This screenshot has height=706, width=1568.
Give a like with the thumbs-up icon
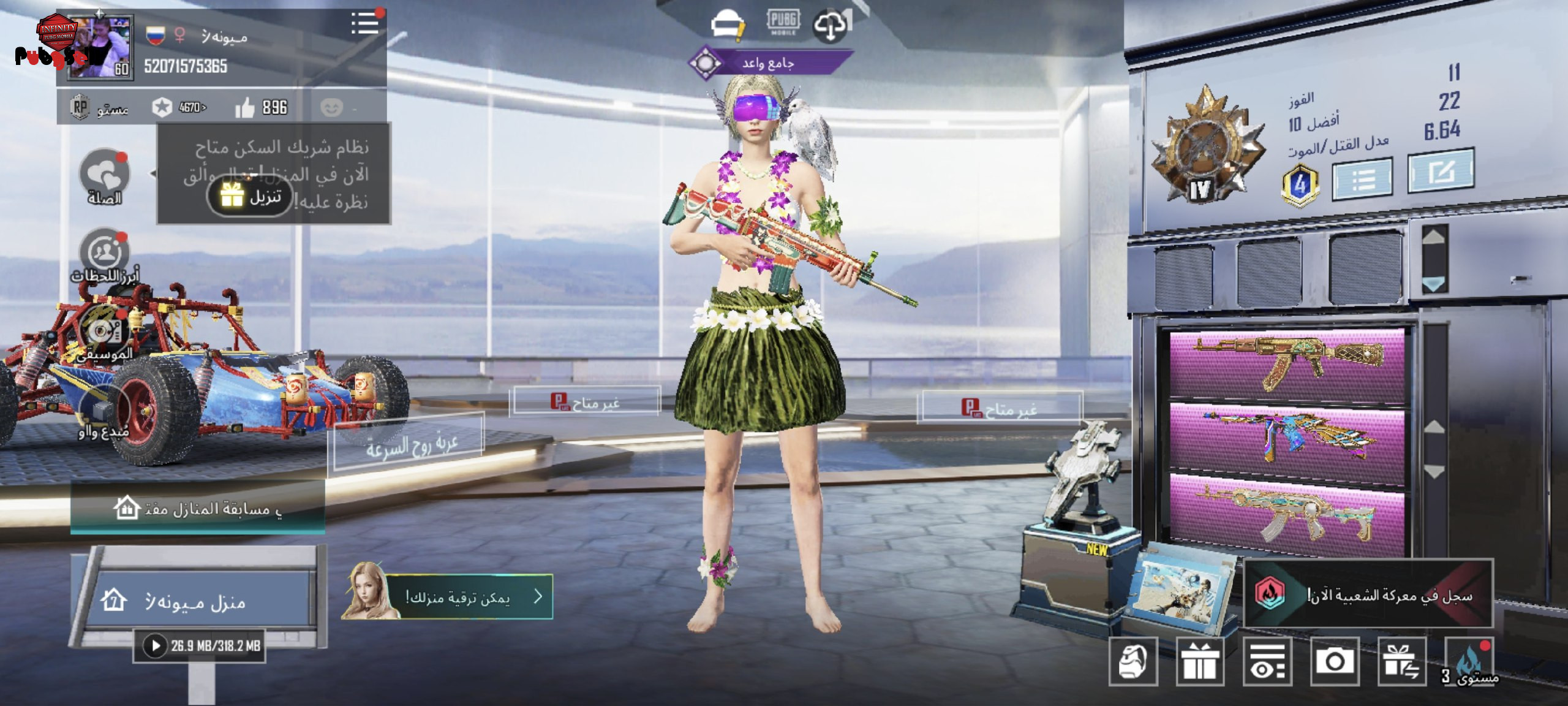point(244,108)
